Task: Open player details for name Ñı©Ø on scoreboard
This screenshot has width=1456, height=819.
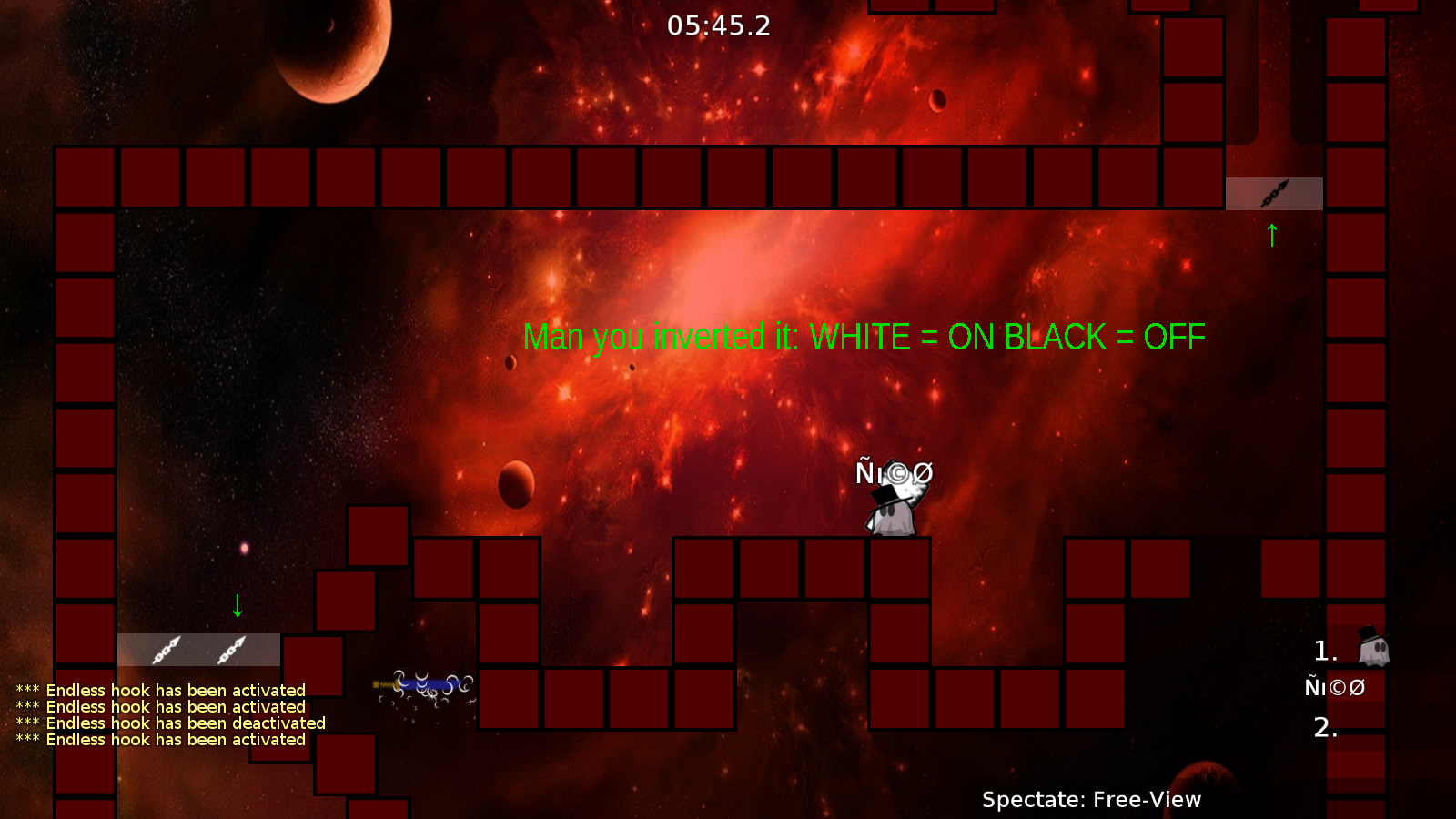Action: (x=1334, y=688)
